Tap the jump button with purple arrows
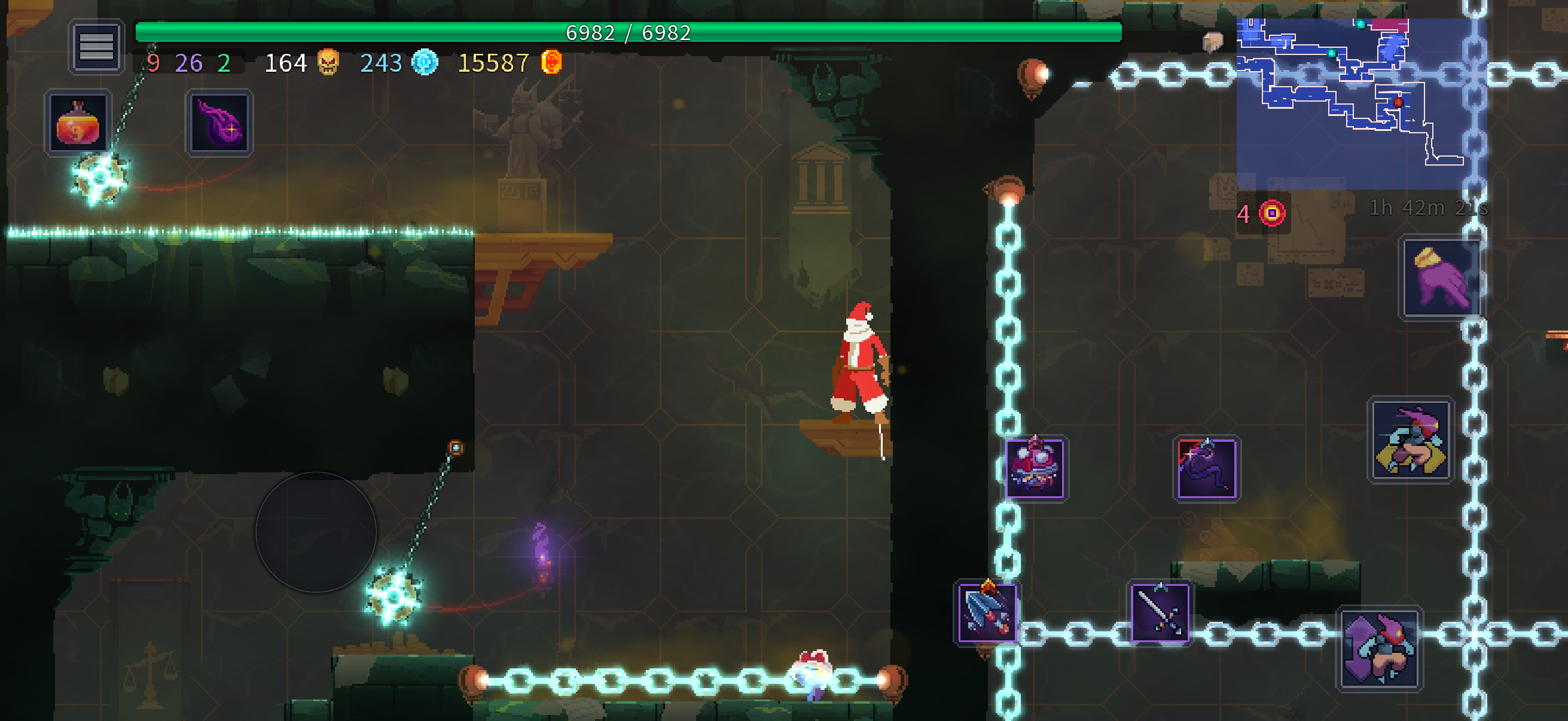The width and height of the screenshot is (1568, 721). [1379, 649]
